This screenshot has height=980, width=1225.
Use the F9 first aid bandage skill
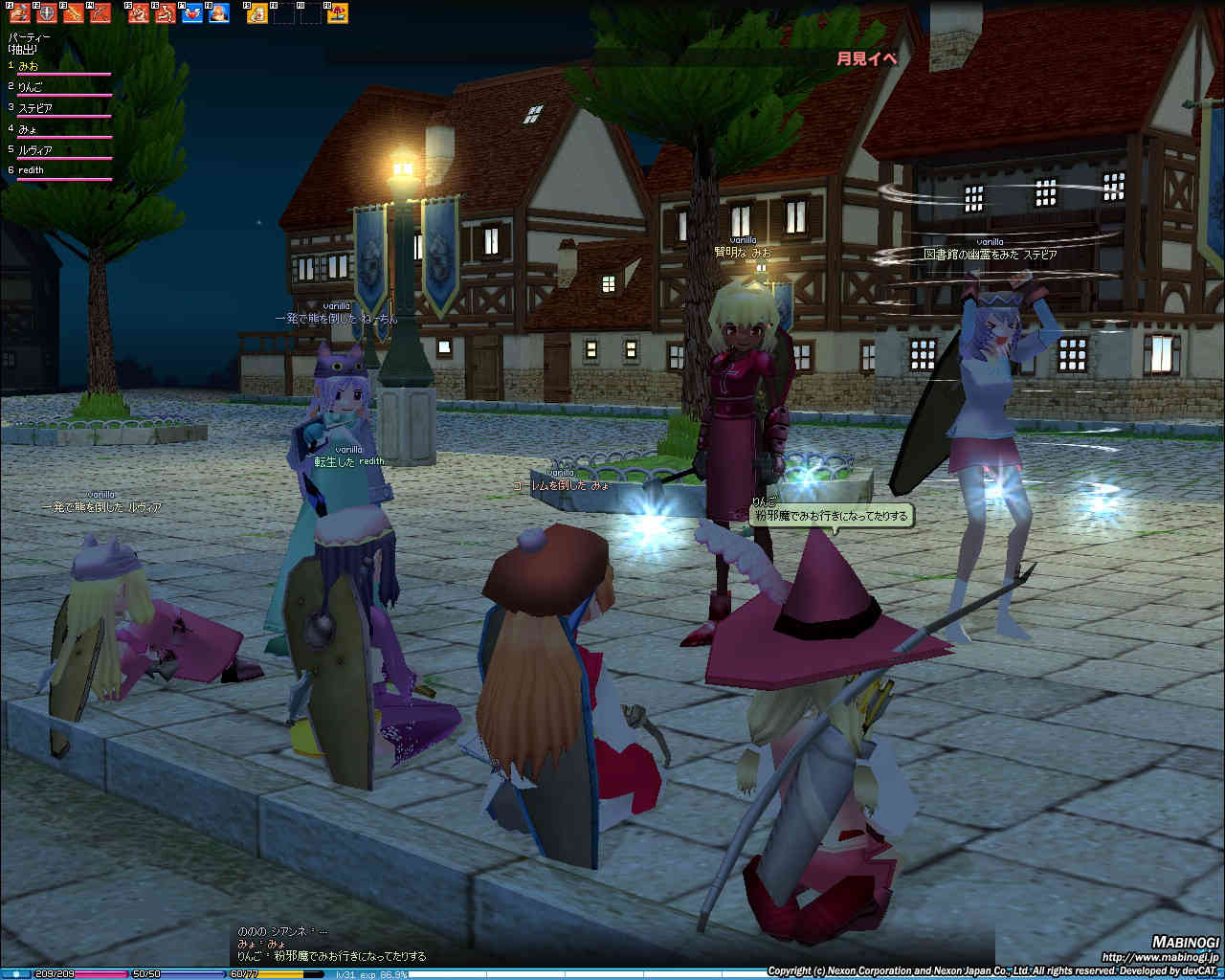(257, 13)
